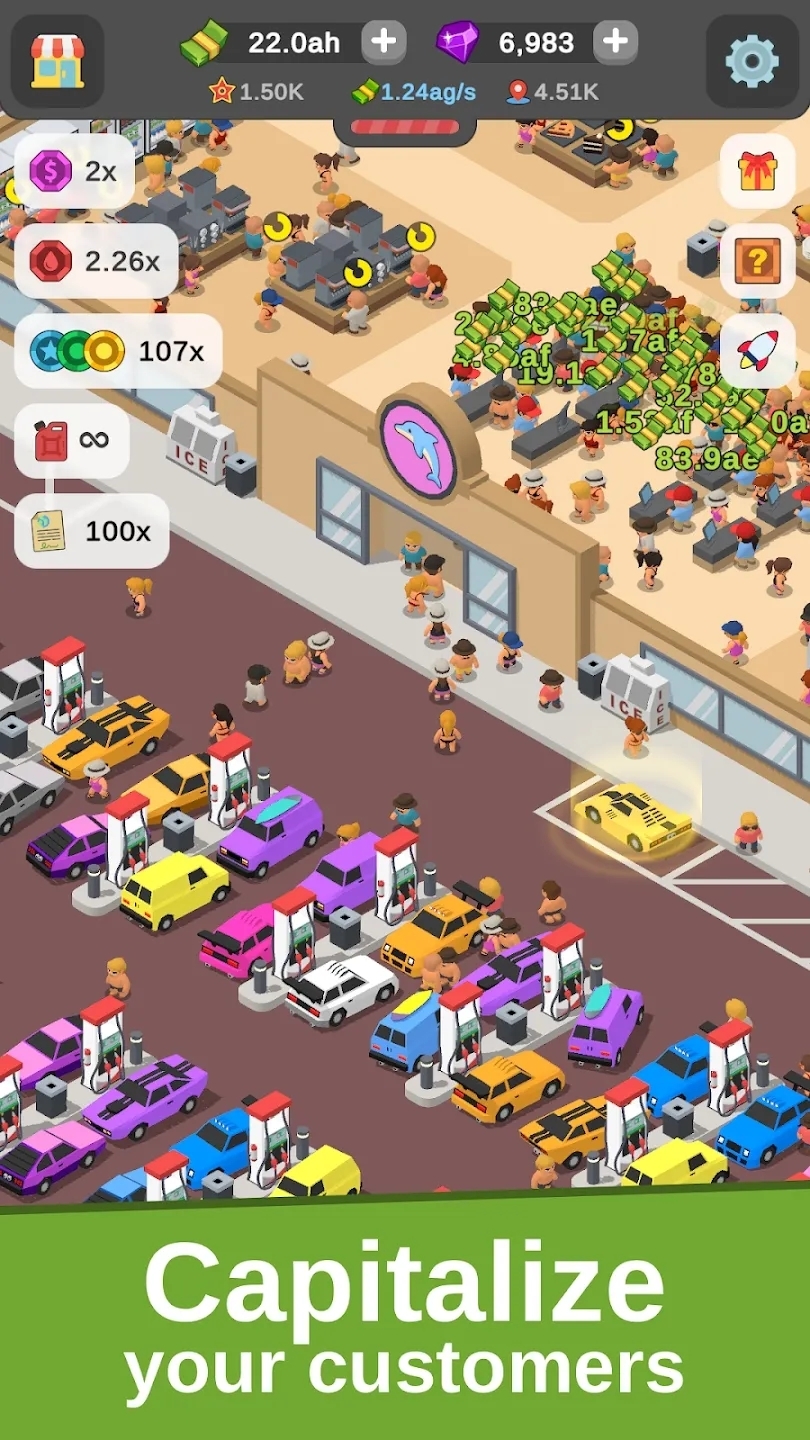Activate the rocket boost button
Viewport: 810px width, 1440px height.
pyautogui.click(x=757, y=351)
